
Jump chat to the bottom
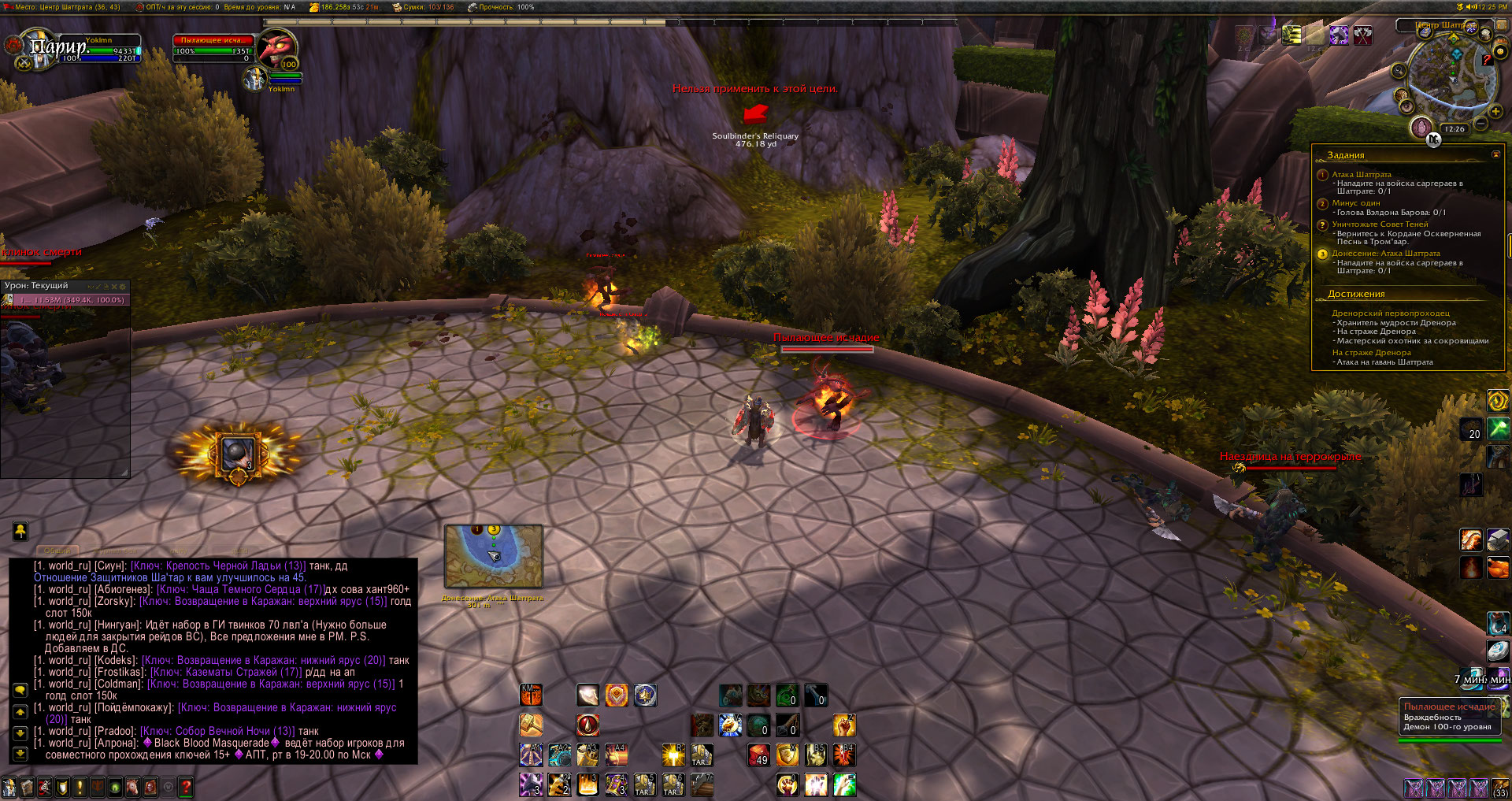[20, 754]
